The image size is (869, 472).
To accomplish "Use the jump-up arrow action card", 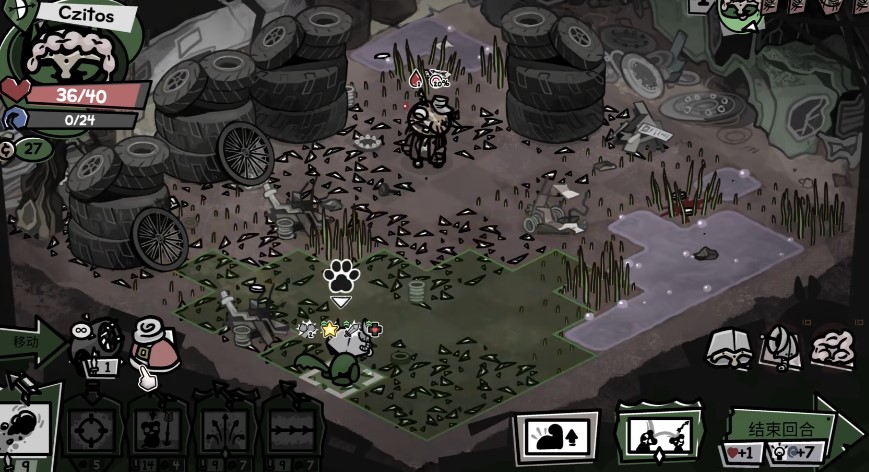I will pyautogui.click(x=556, y=436).
